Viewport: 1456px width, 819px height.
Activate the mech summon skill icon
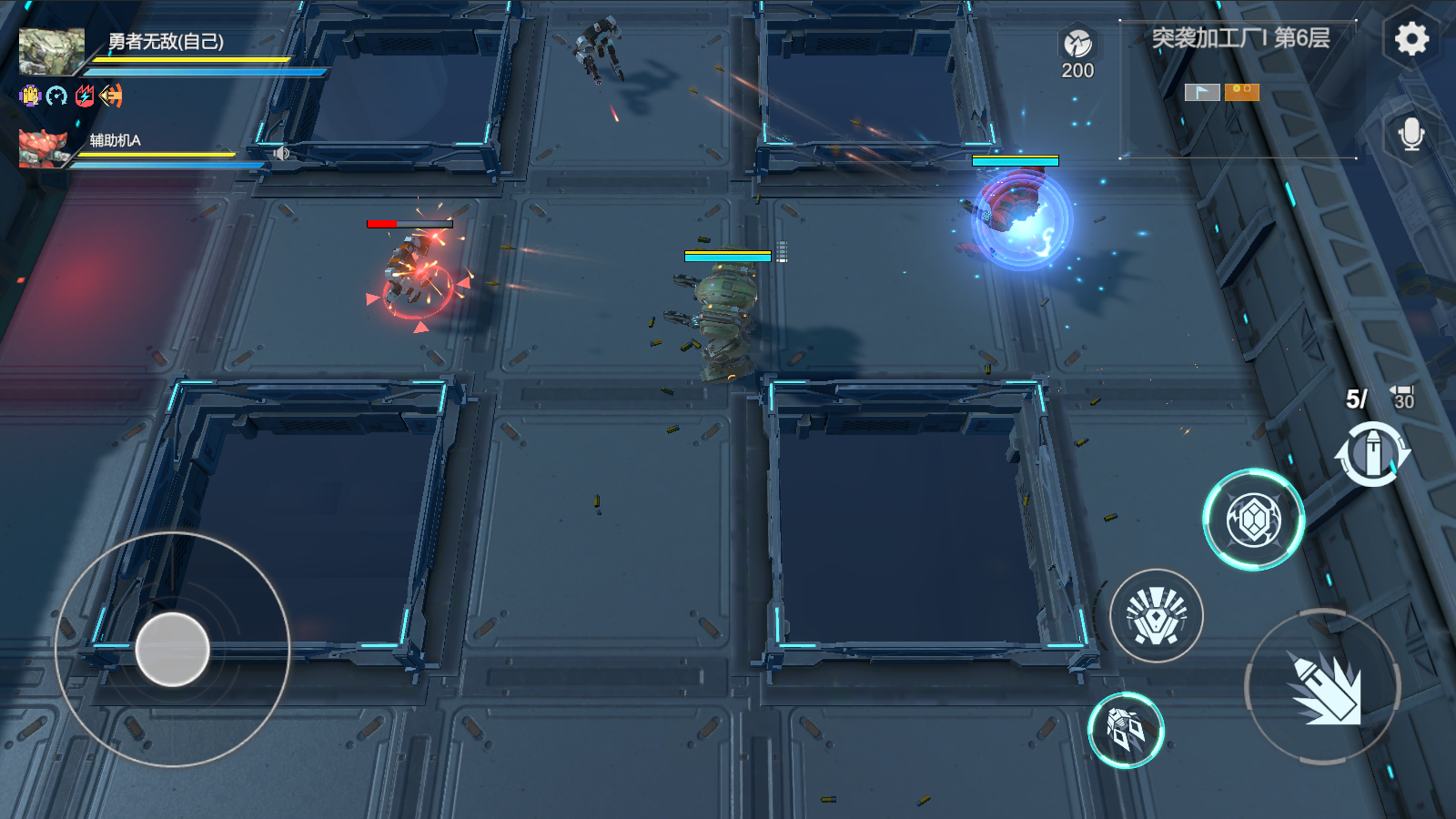point(1126,730)
